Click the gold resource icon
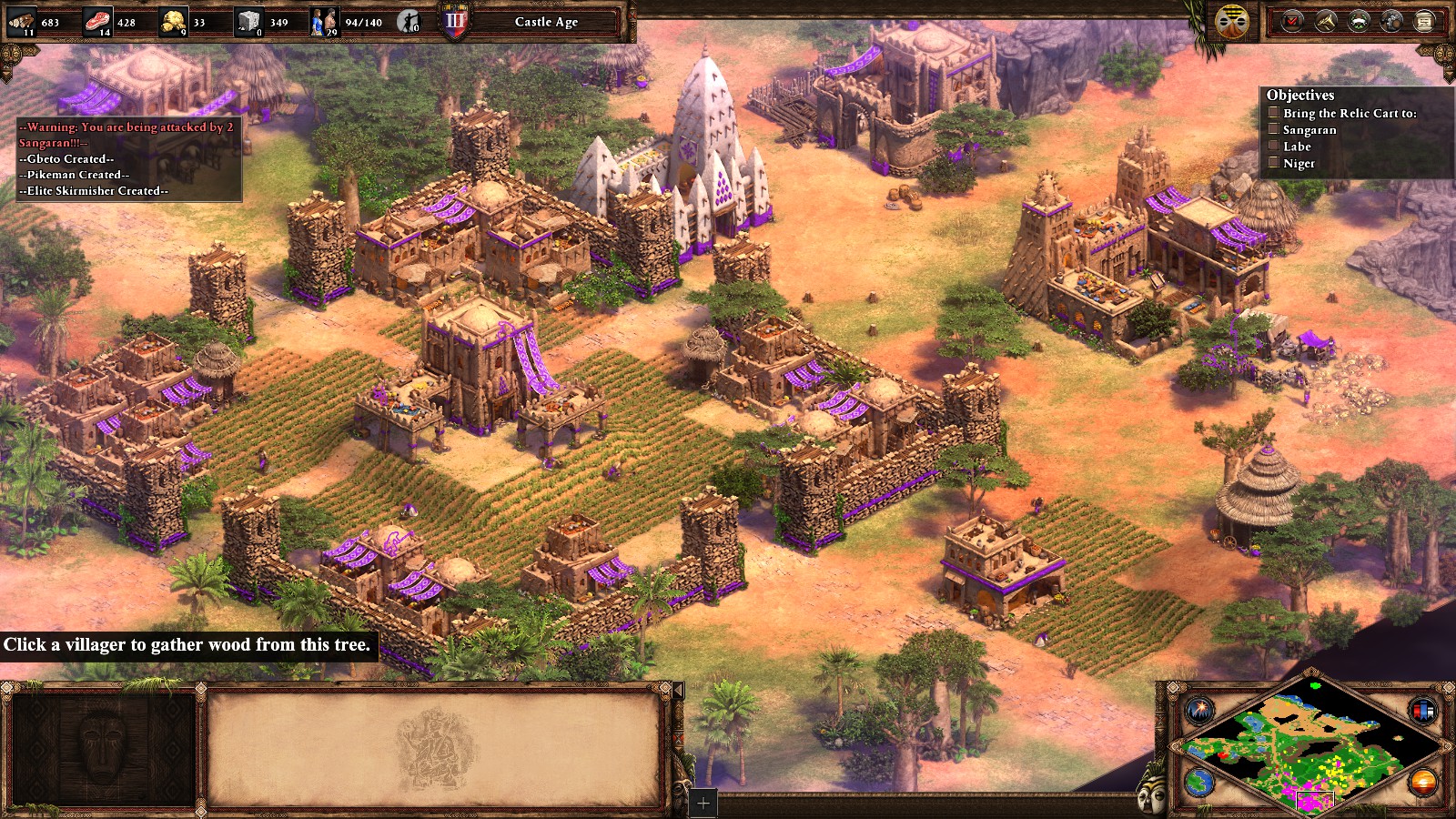 [173, 21]
